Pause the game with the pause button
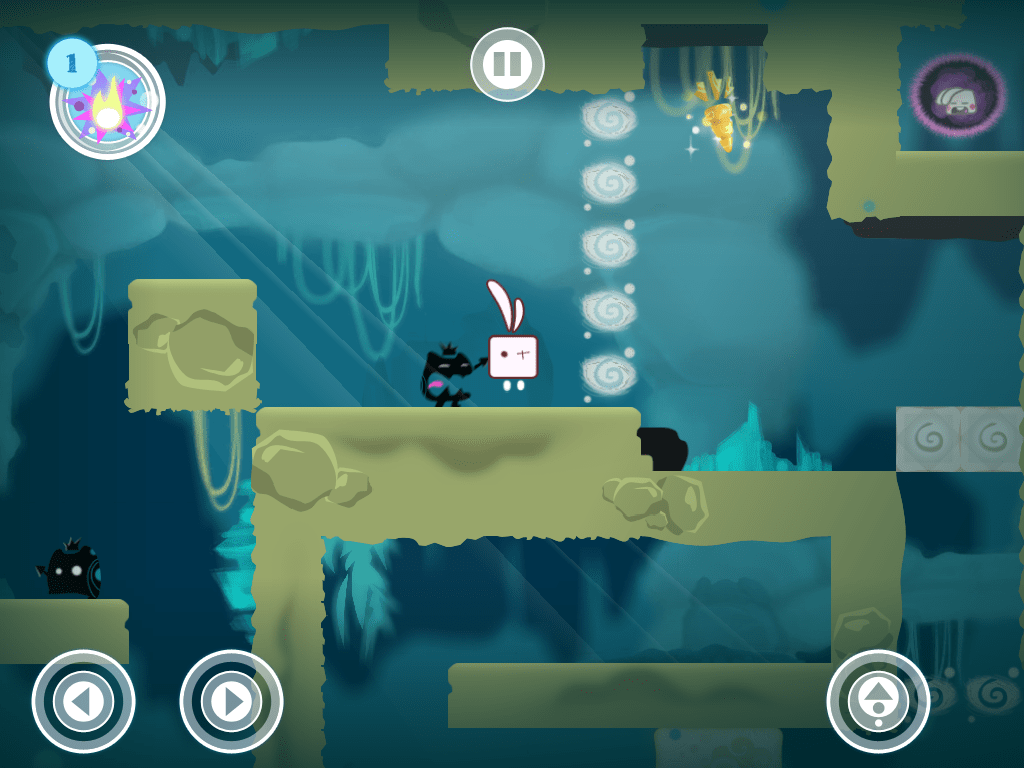The width and height of the screenshot is (1024, 768). (507, 65)
